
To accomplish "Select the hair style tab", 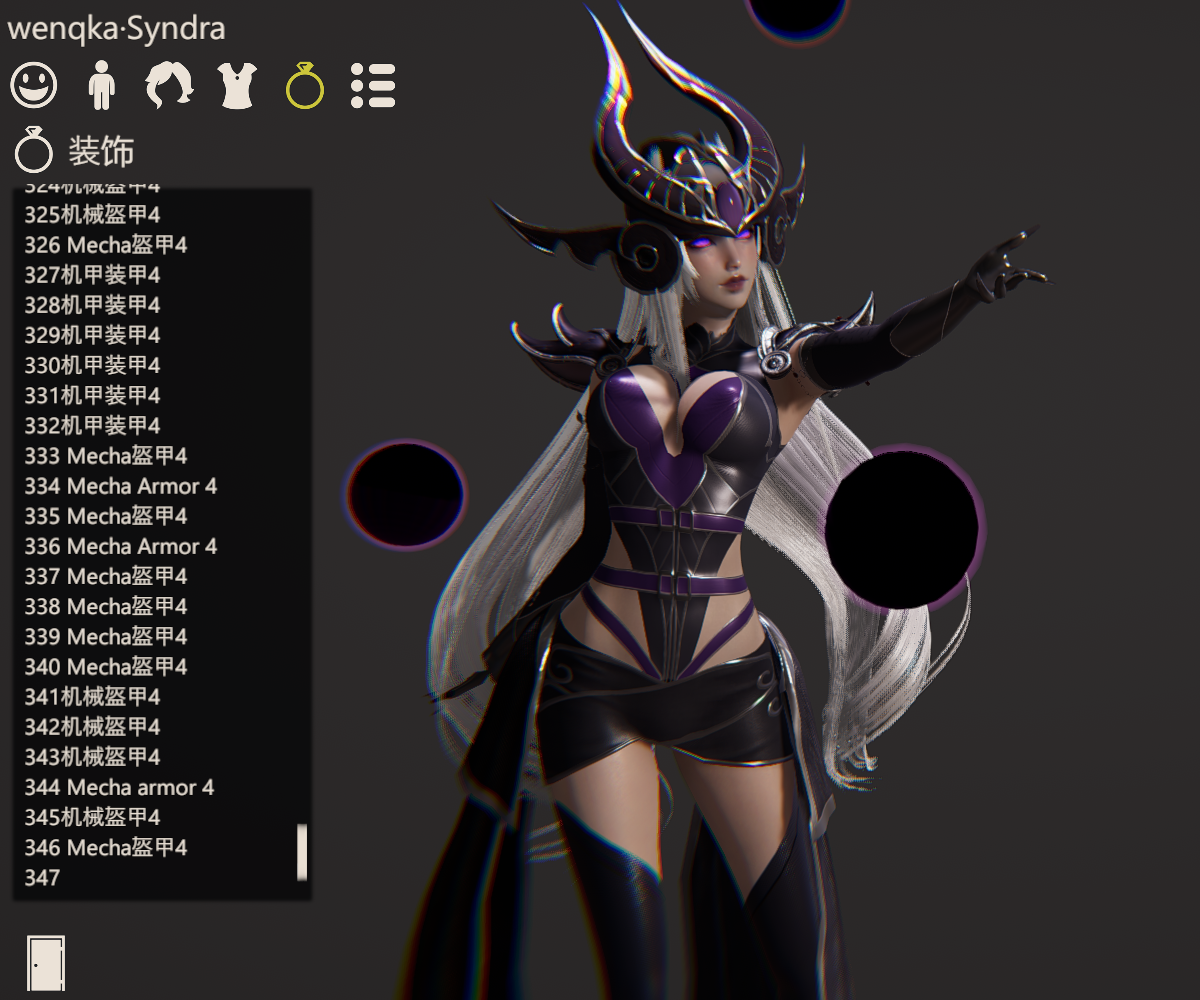I will tap(170, 85).
